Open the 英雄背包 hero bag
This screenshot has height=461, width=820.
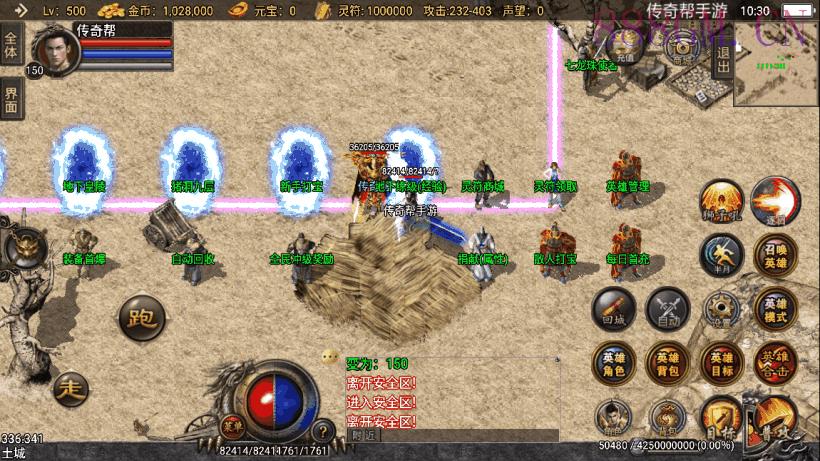667,363
